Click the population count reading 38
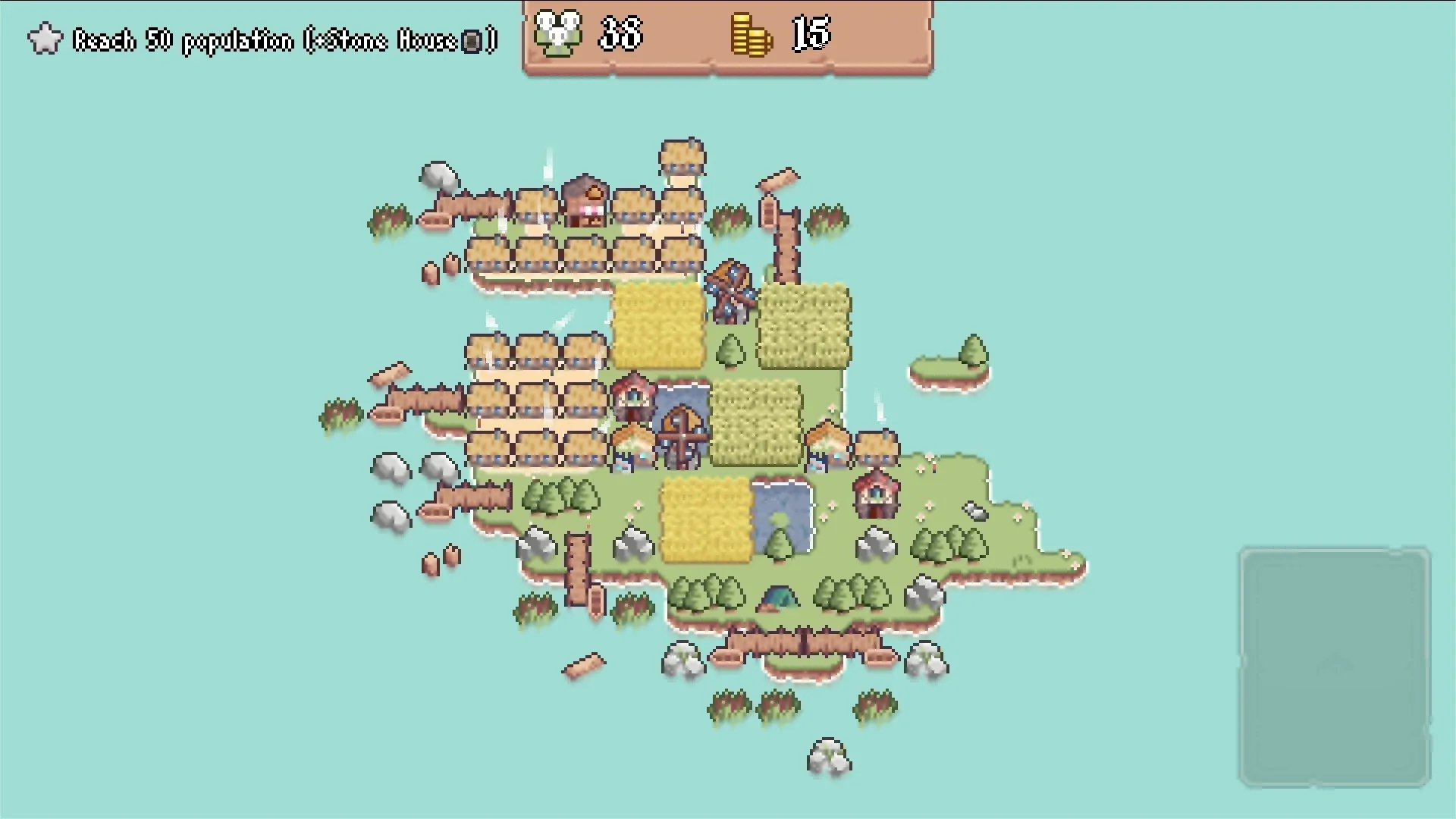This screenshot has height=819, width=1456. (618, 34)
